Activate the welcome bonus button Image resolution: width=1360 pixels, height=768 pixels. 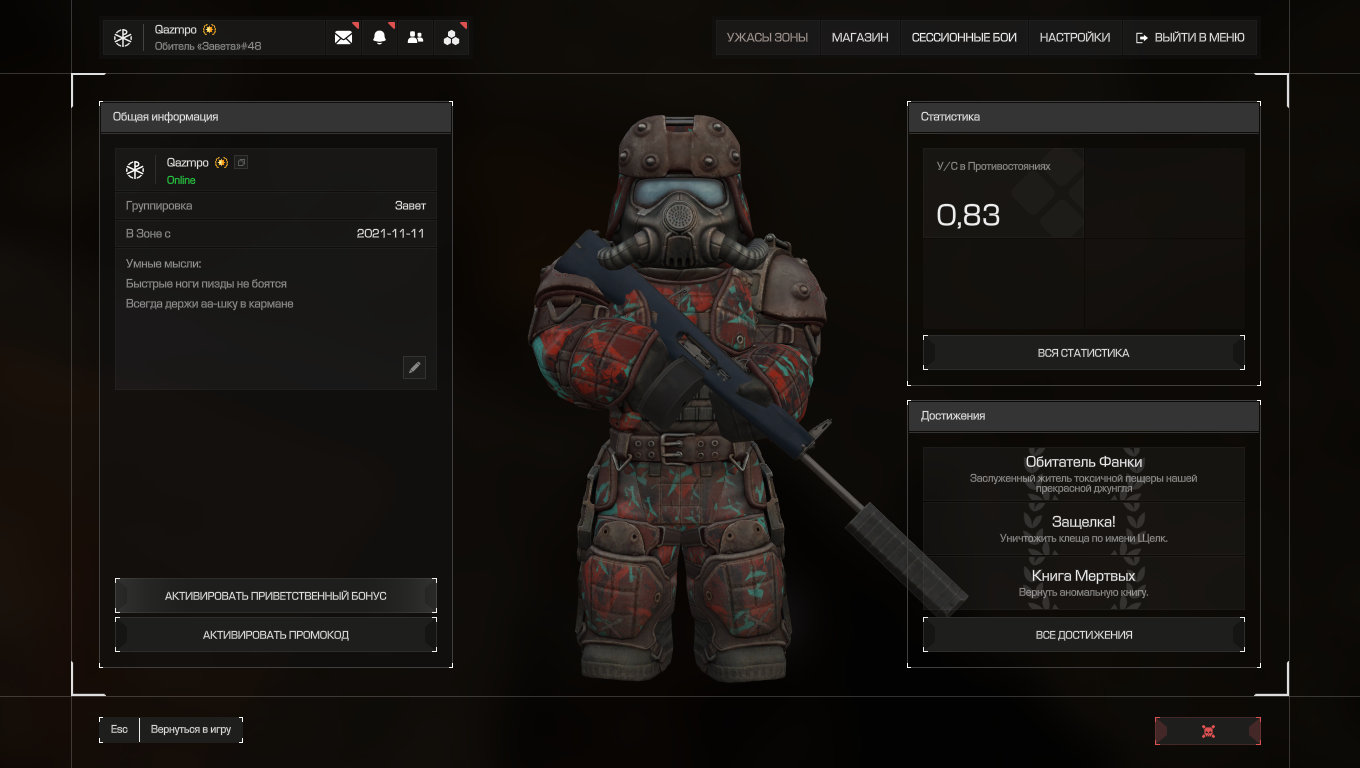coord(276,596)
